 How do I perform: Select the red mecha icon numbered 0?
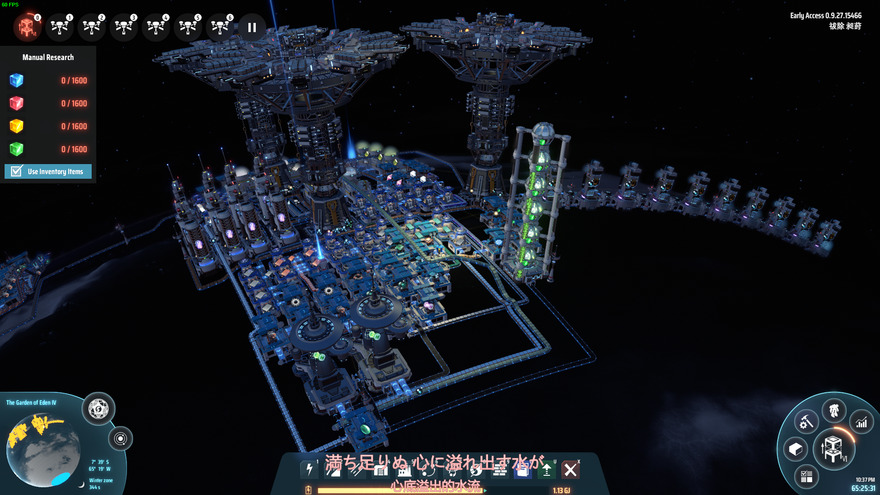click(27, 25)
